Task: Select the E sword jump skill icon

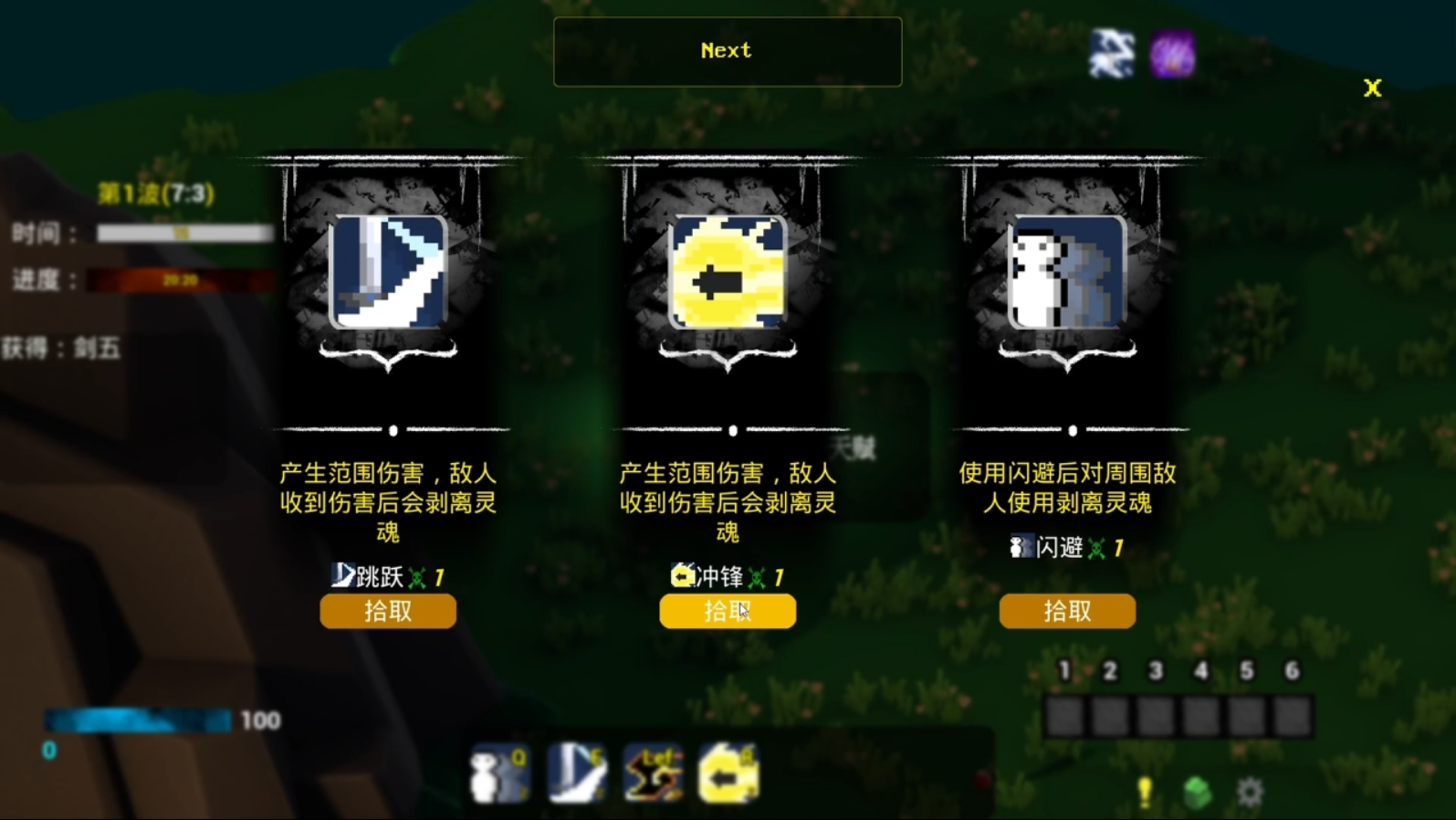Action: click(x=576, y=772)
